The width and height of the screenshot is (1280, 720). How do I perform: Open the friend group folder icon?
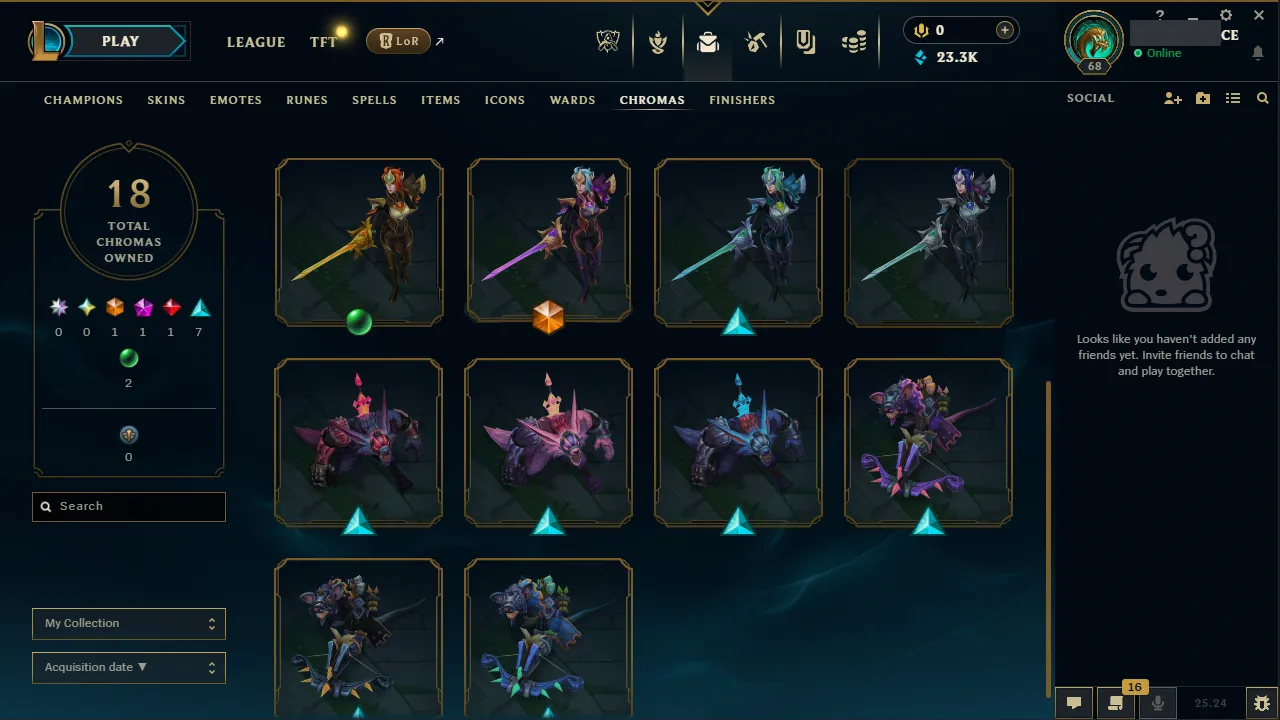[x=1202, y=98]
